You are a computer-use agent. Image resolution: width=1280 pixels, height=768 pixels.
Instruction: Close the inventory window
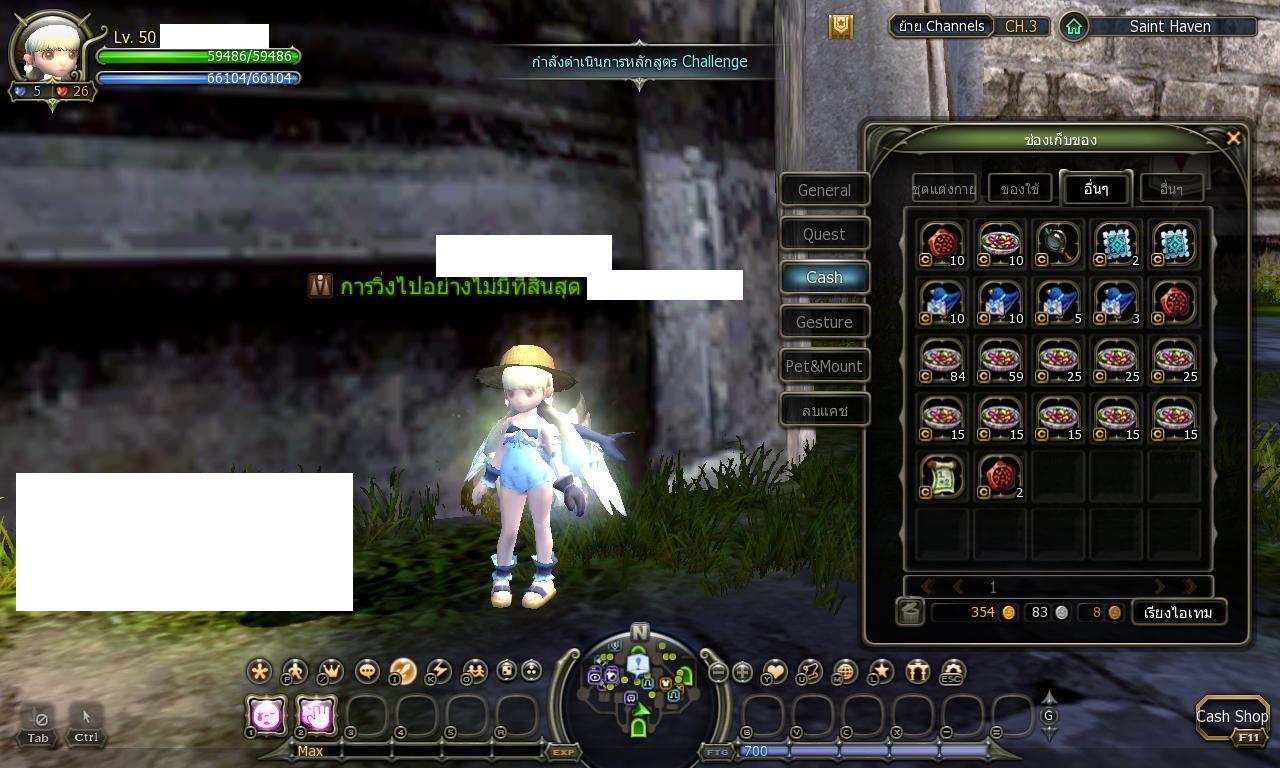pos(1233,139)
